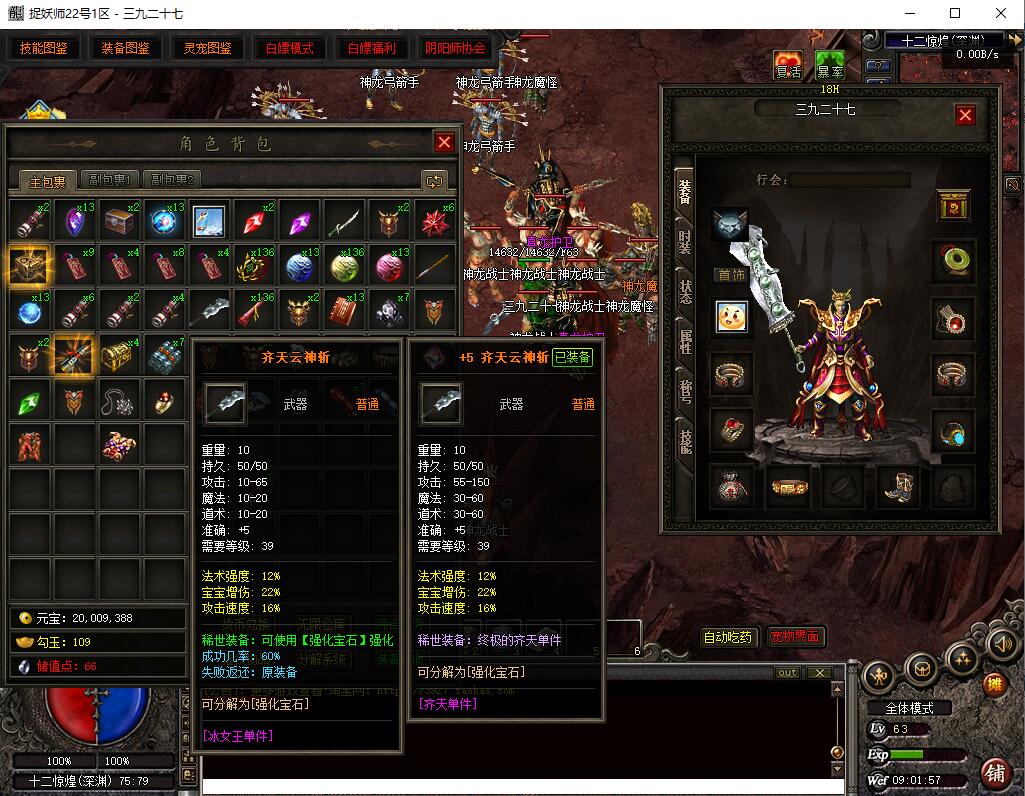Open the 装备图鉴 equipment codex
Viewport: 1025px width, 796px height.
pos(125,48)
